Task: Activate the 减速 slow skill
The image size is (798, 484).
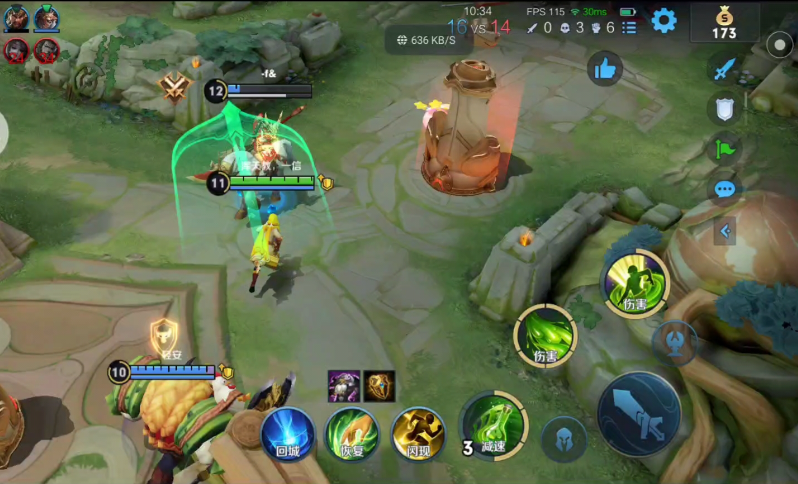Action: (492, 424)
